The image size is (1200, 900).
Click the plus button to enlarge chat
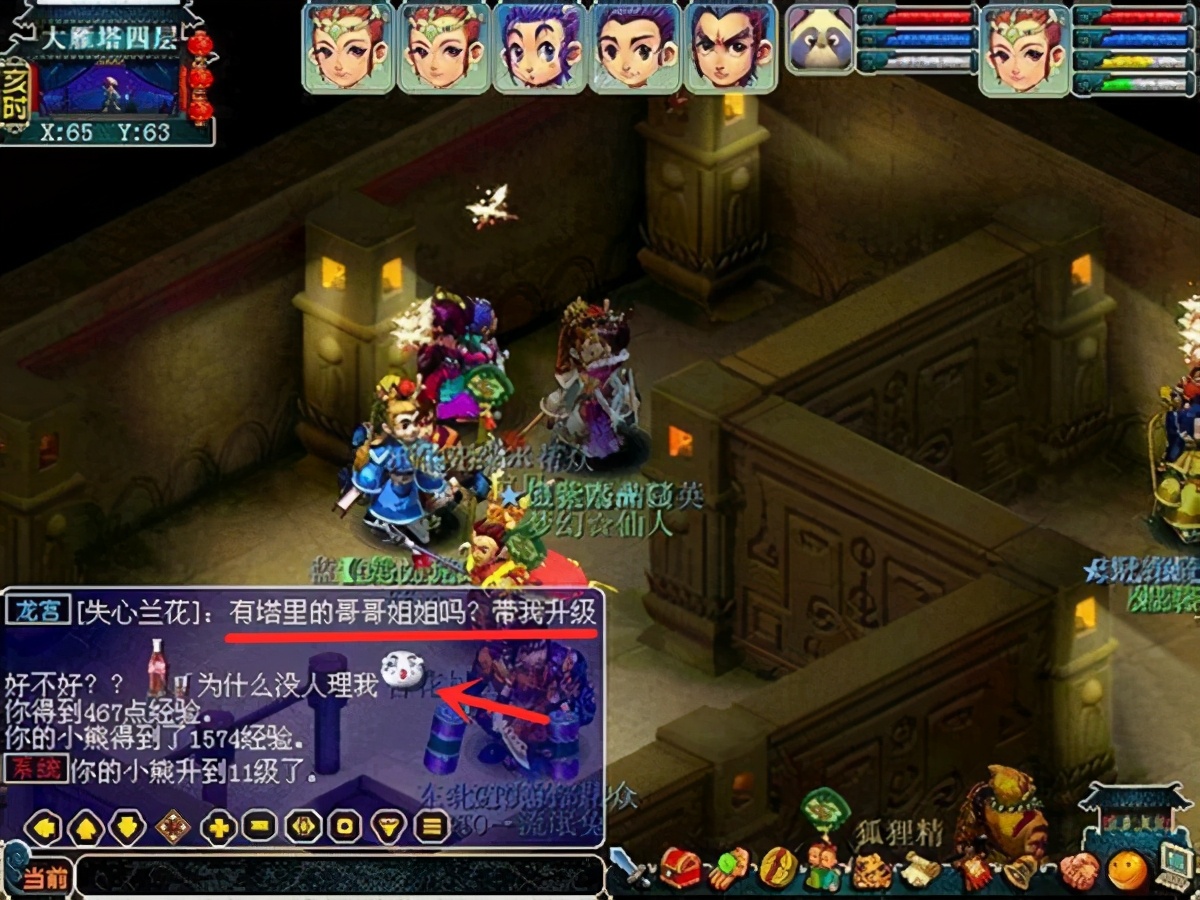tap(218, 827)
